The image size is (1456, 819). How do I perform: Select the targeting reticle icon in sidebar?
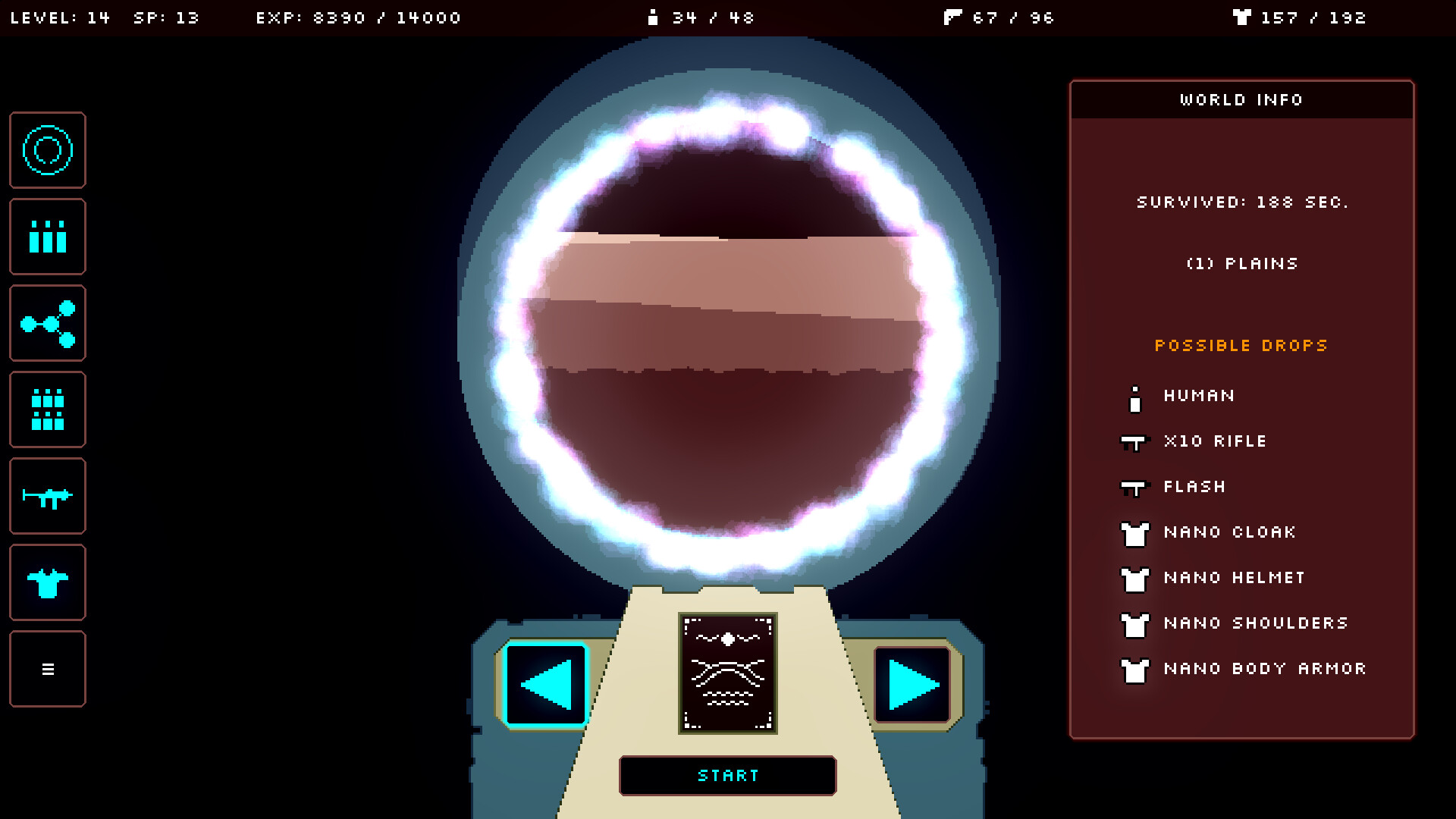tap(47, 149)
